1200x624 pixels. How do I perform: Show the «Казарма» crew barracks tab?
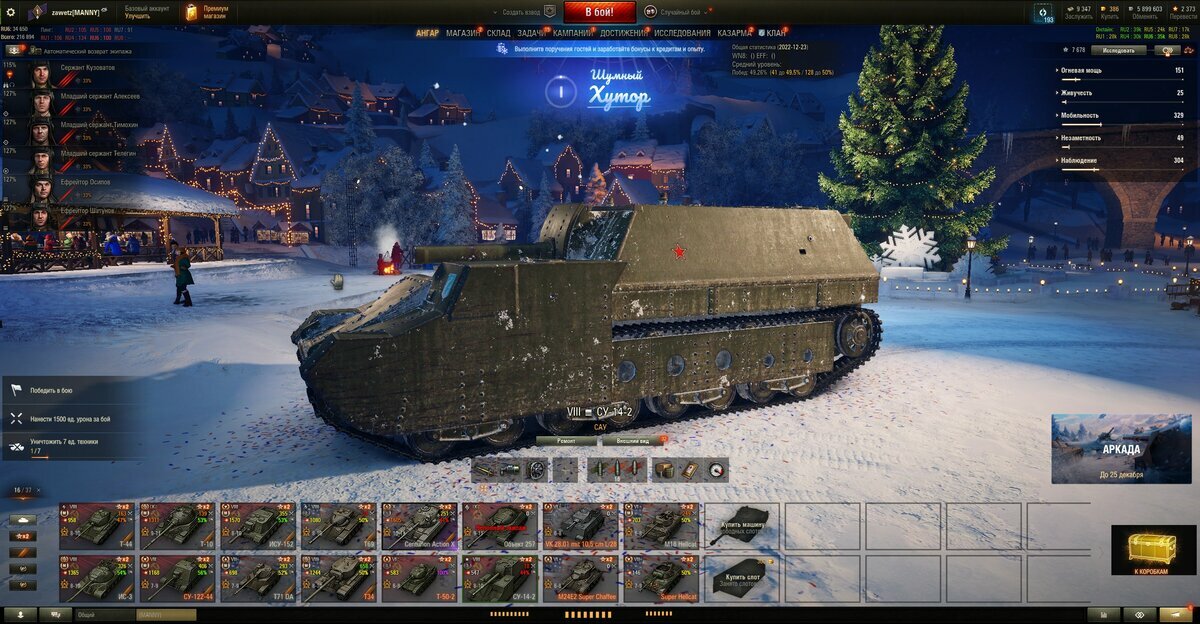pyautogui.click(x=735, y=33)
